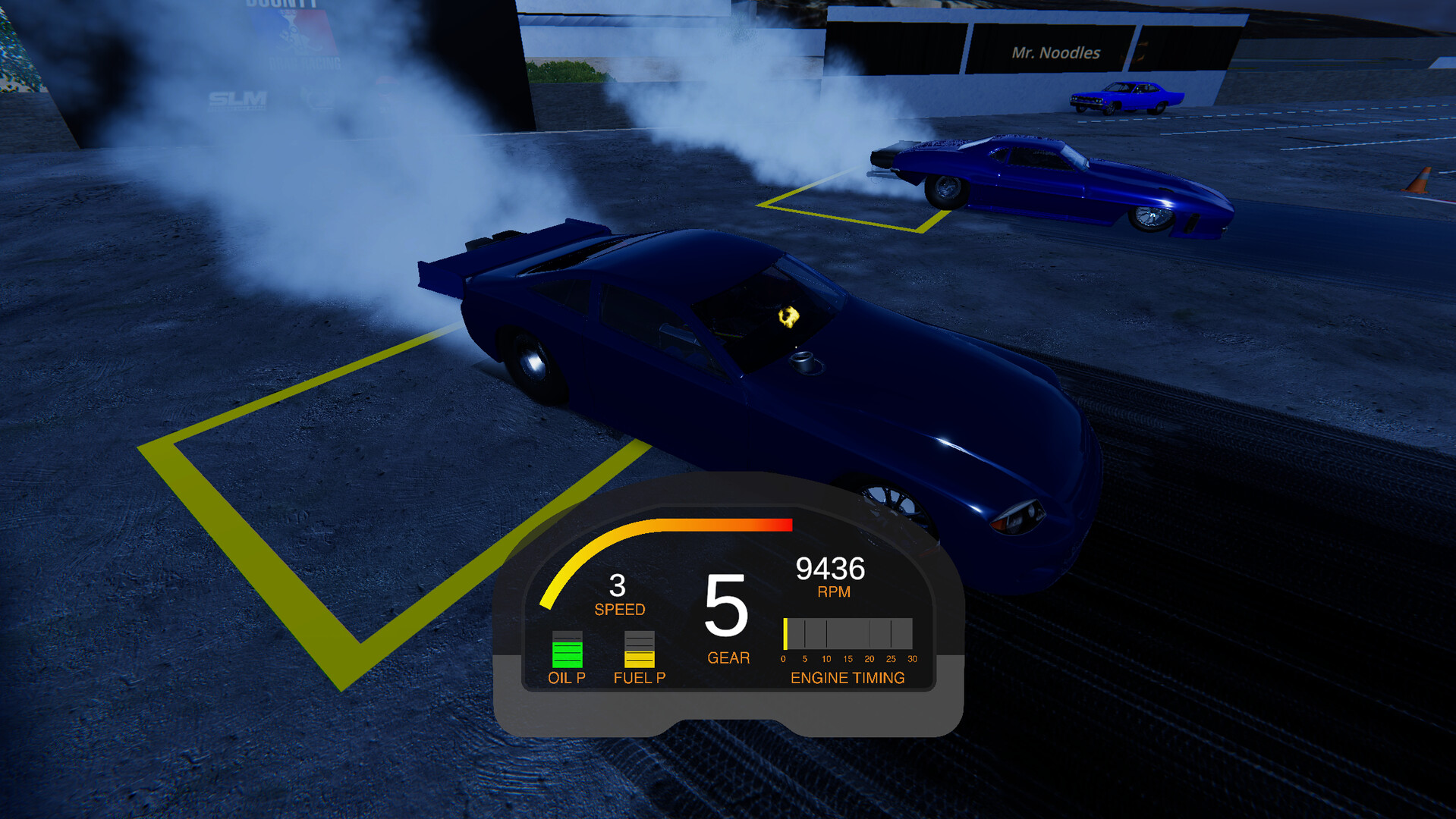Screen dimensions: 1456x819
Task: Click the SPEED value showing 3
Action: pyautogui.click(x=618, y=584)
